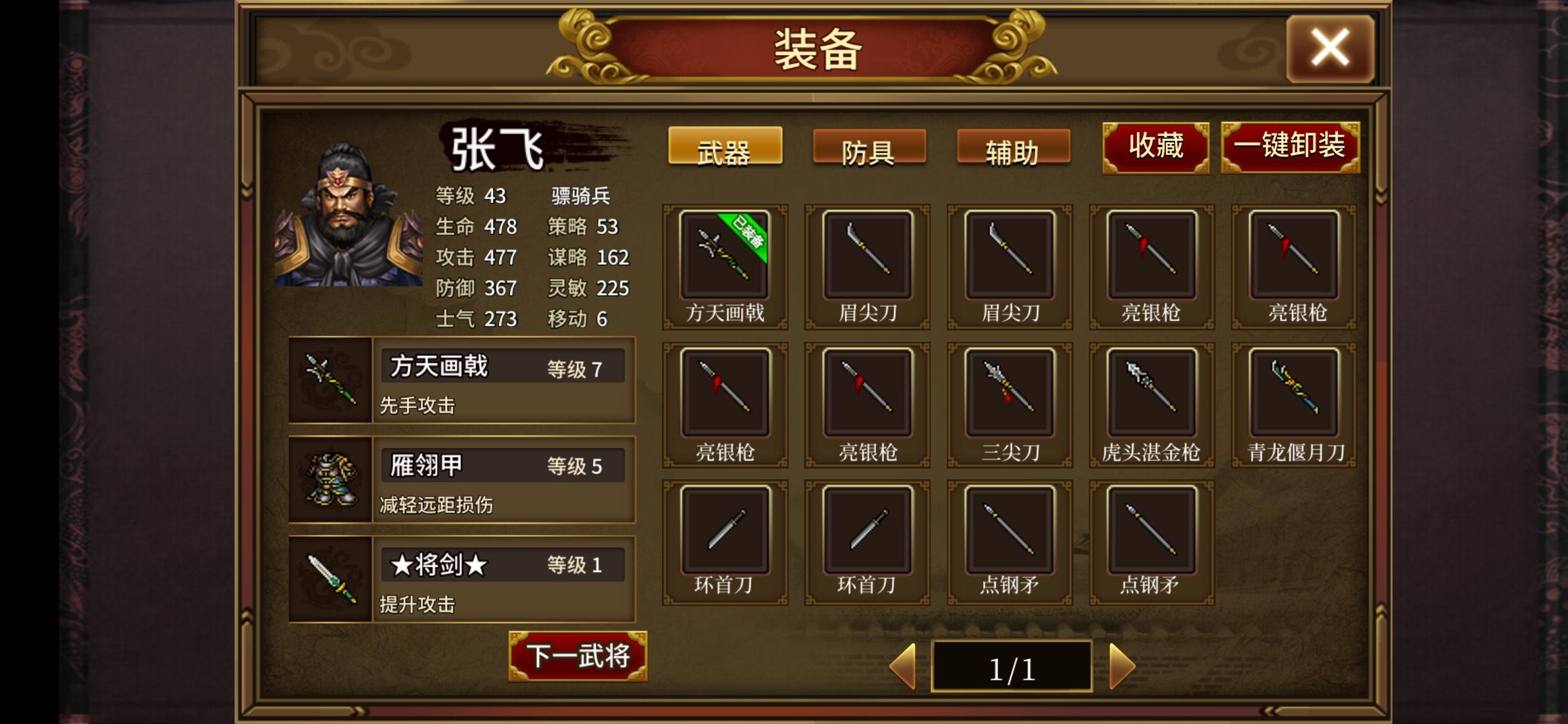Viewport: 1568px width, 724px height.
Task: Open the 辅助 equipment tab
Action: pyautogui.click(x=1012, y=149)
